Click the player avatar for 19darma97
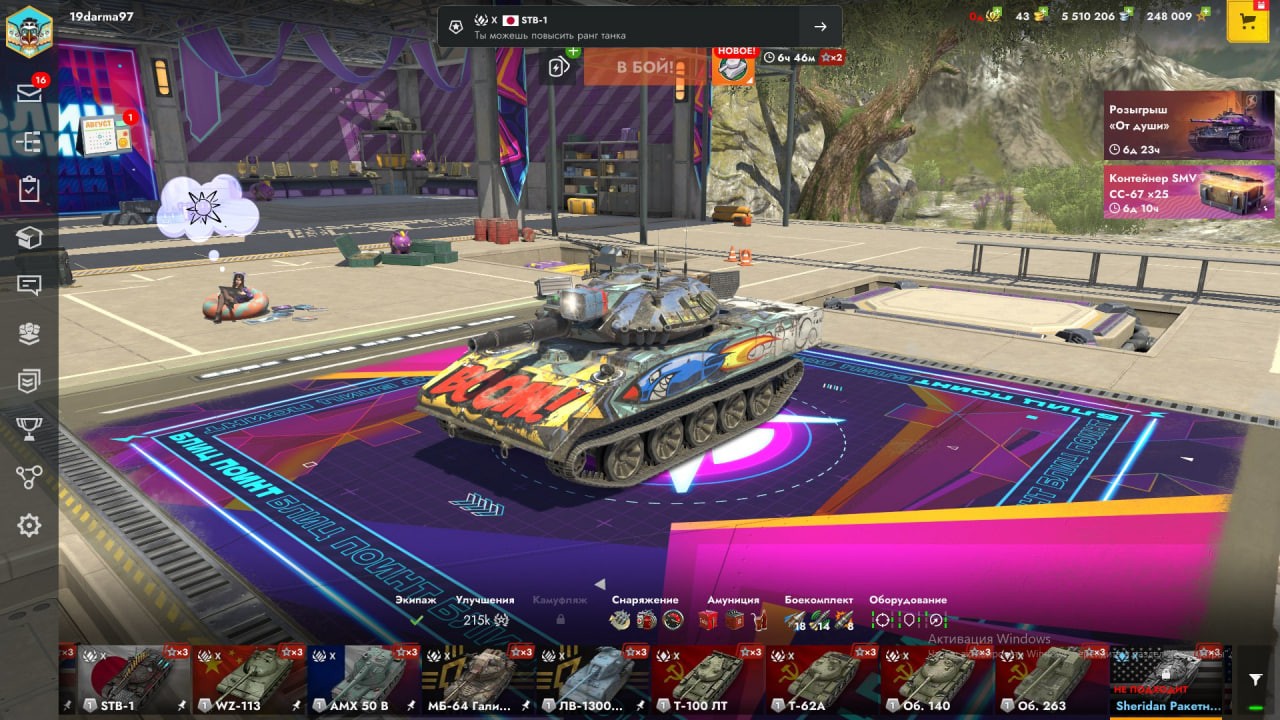1280x720 pixels. pyautogui.click(x=29, y=30)
